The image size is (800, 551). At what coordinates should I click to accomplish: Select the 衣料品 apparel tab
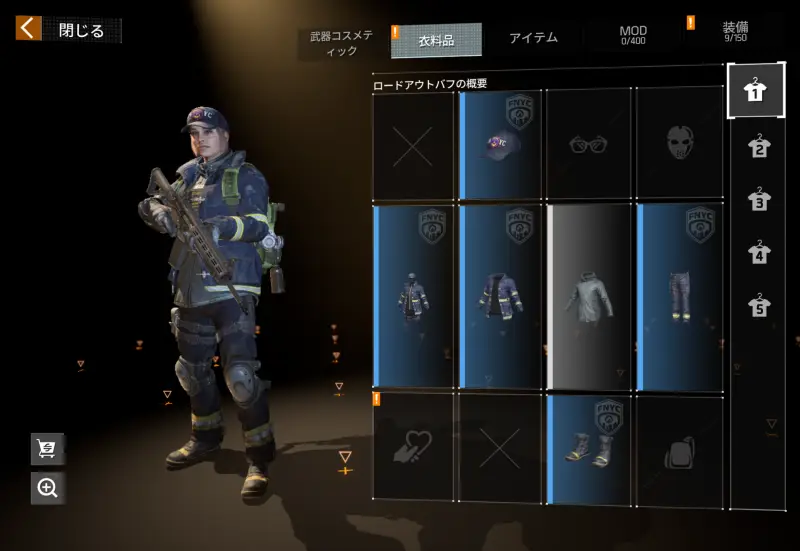point(436,40)
